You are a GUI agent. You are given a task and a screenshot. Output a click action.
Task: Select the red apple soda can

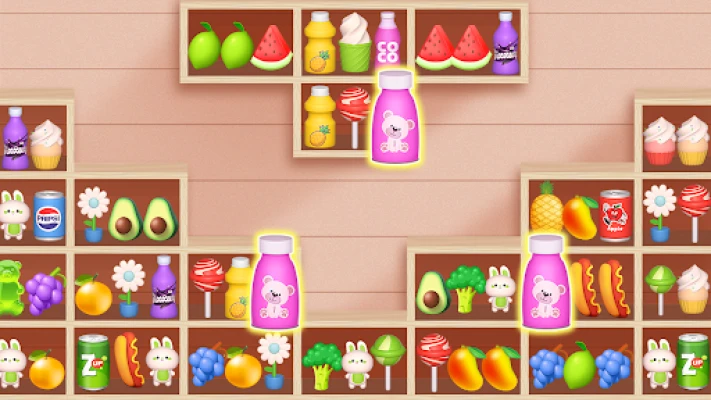coord(614,214)
